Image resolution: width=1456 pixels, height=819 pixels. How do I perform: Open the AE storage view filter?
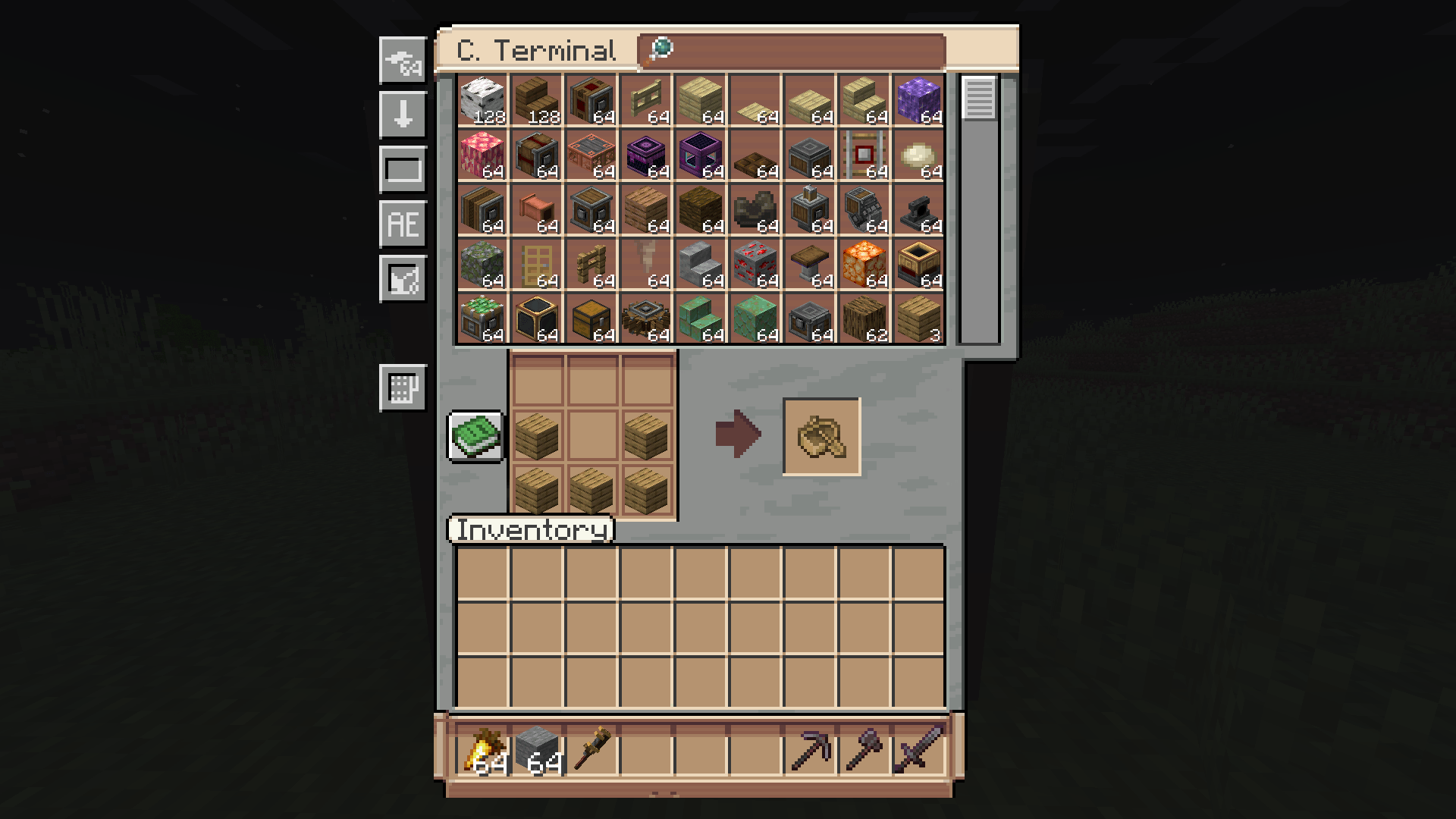coord(402,224)
